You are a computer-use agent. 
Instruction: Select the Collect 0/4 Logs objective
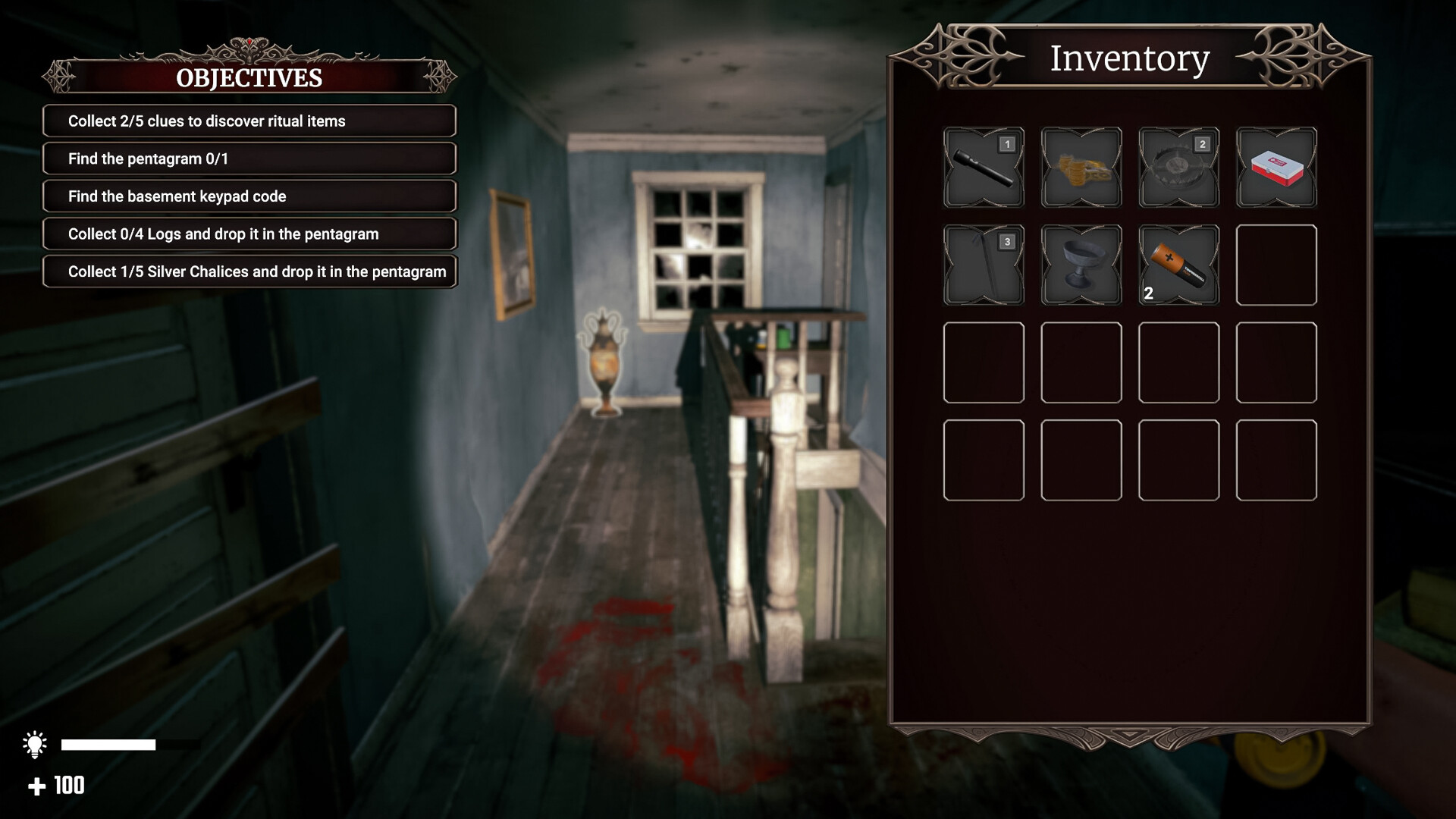[249, 234]
